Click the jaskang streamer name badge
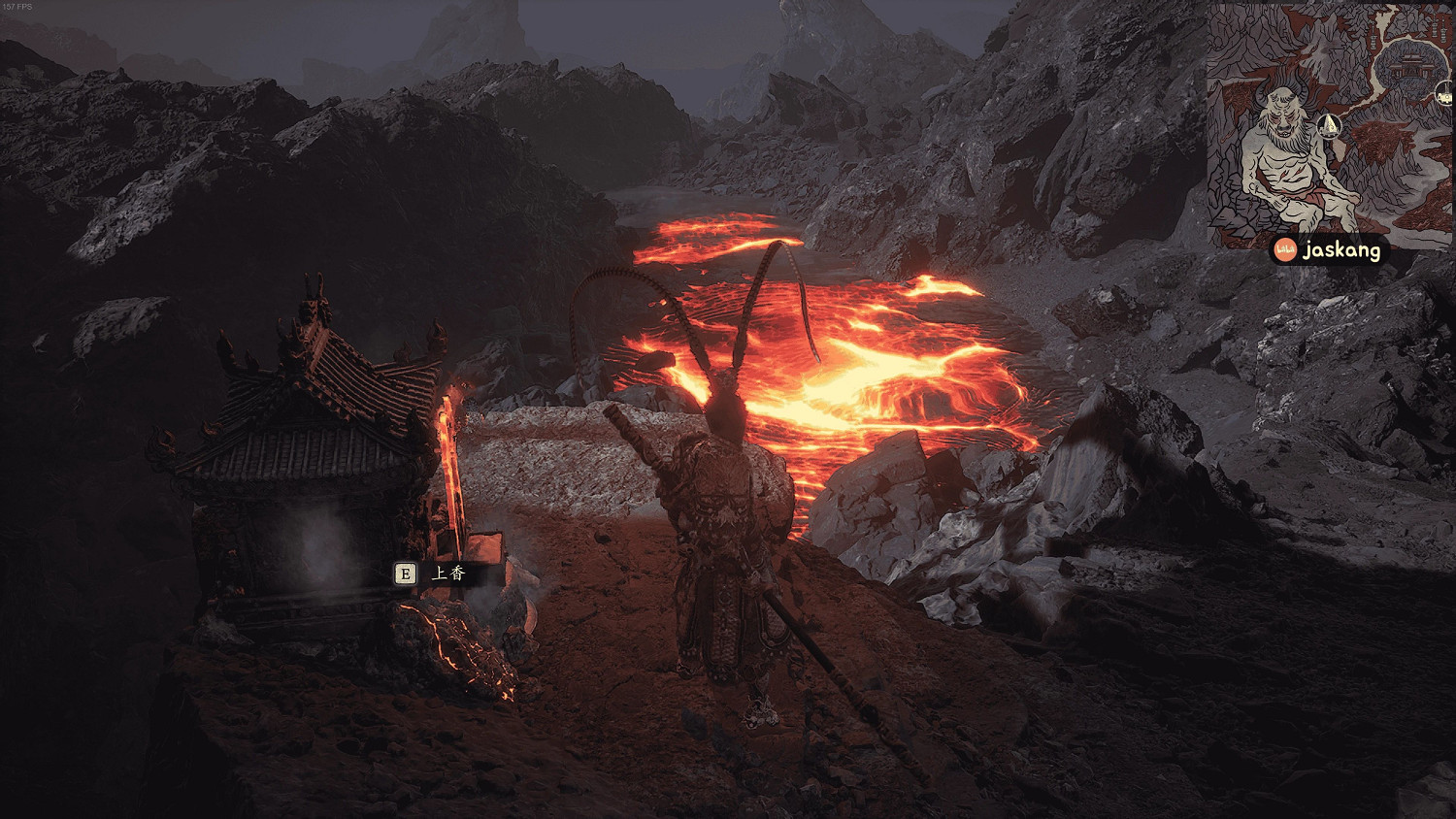 point(1328,250)
